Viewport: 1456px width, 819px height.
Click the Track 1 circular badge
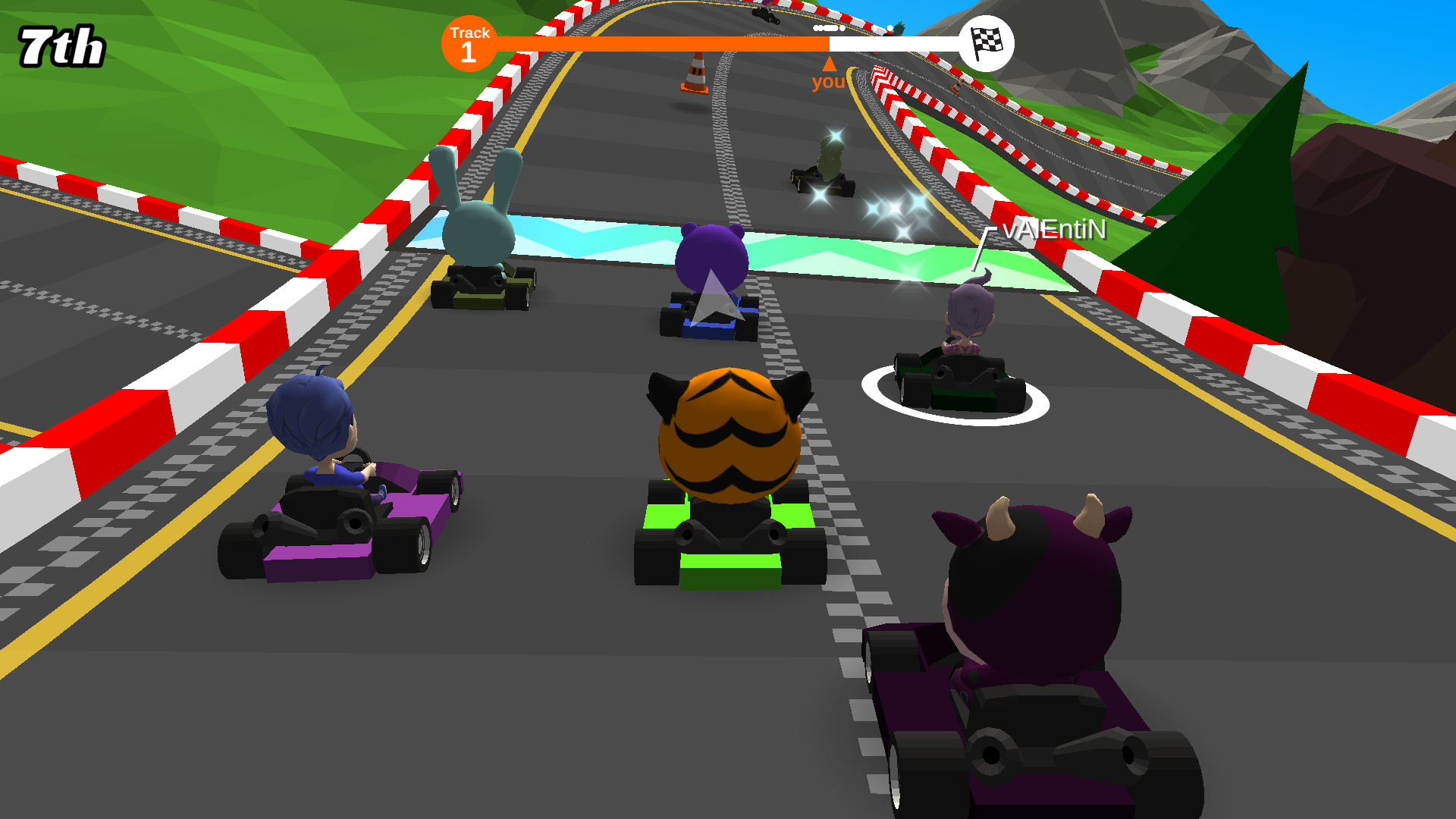coord(468,43)
